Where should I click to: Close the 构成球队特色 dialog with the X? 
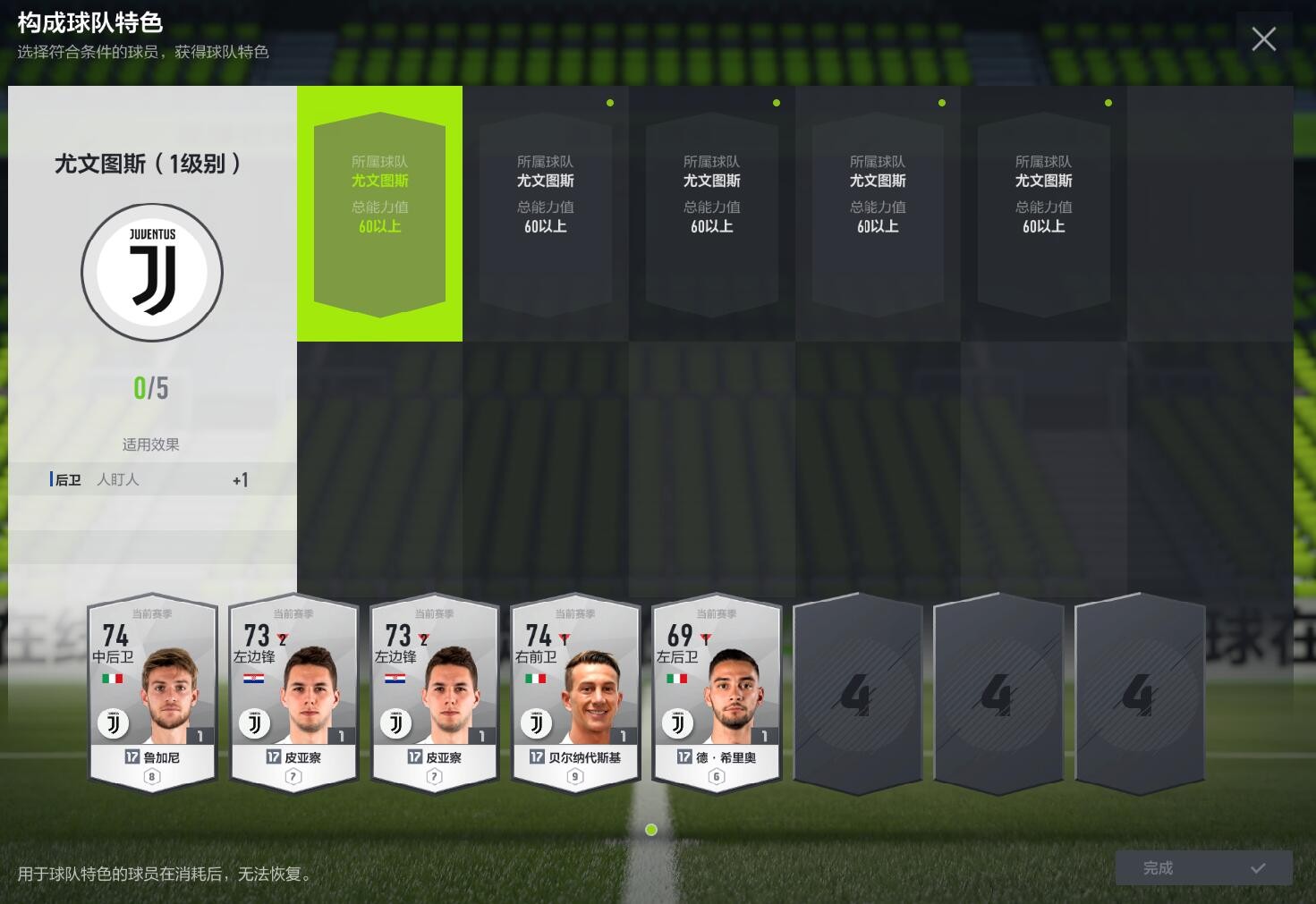click(1263, 39)
